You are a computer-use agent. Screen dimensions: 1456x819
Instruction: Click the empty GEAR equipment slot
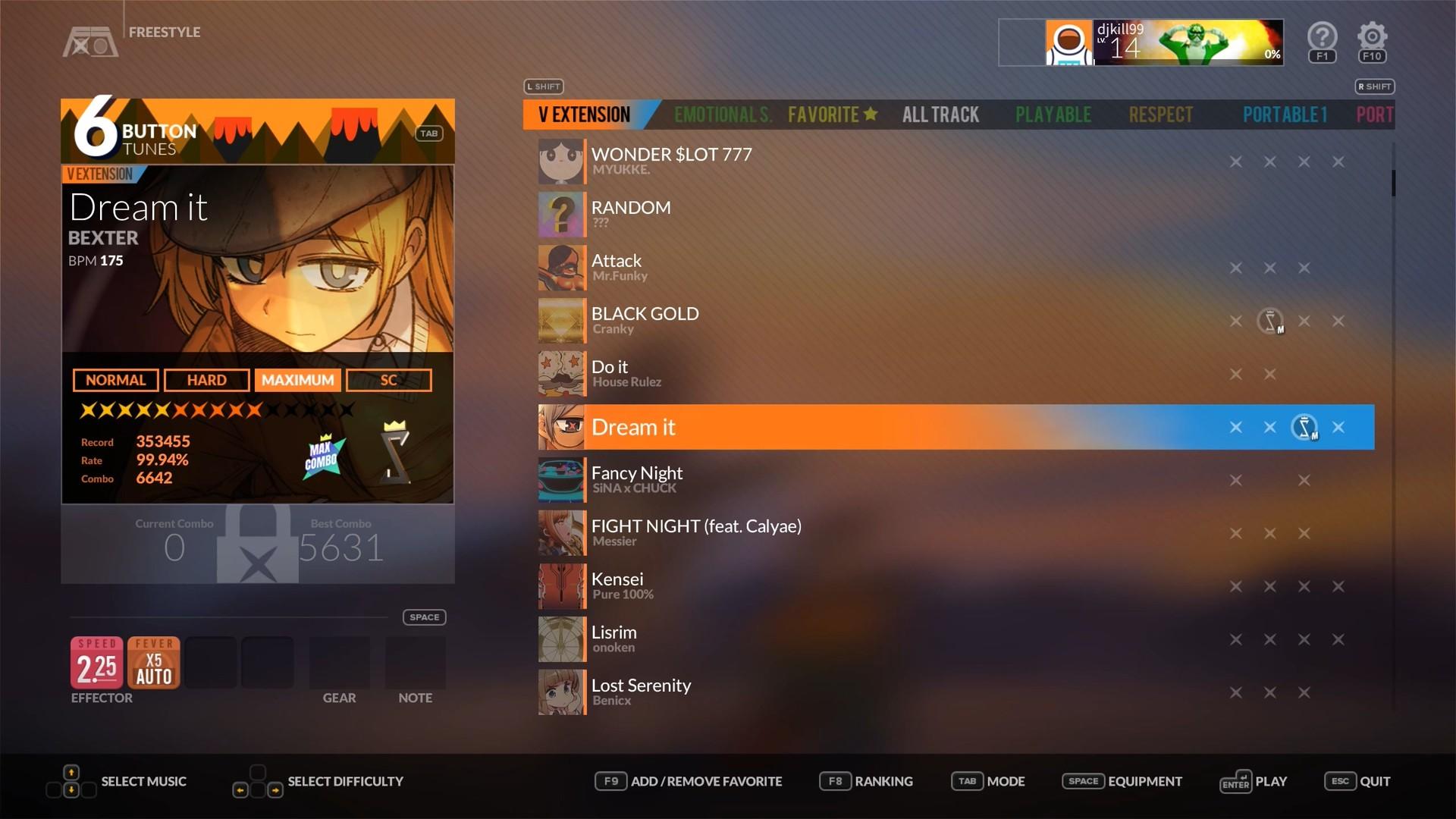[x=339, y=662]
